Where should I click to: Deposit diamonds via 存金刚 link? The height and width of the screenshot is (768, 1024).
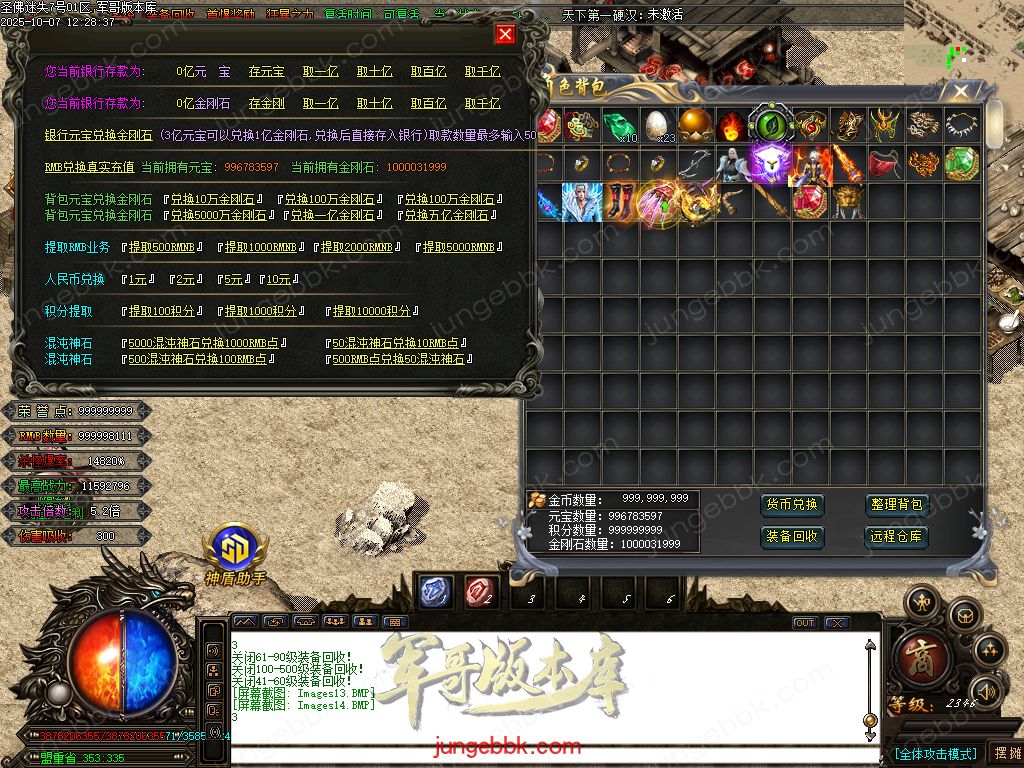266,103
